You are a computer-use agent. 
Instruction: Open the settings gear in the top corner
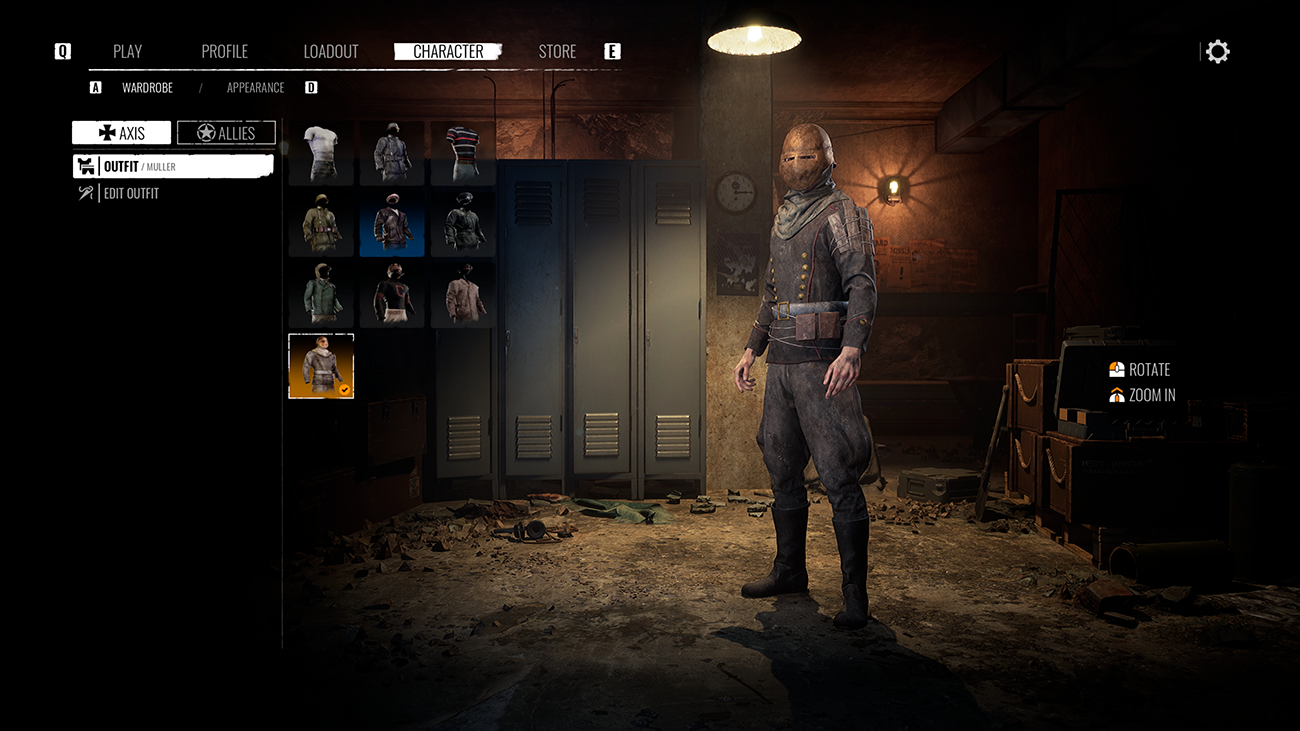pos(1218,50)
